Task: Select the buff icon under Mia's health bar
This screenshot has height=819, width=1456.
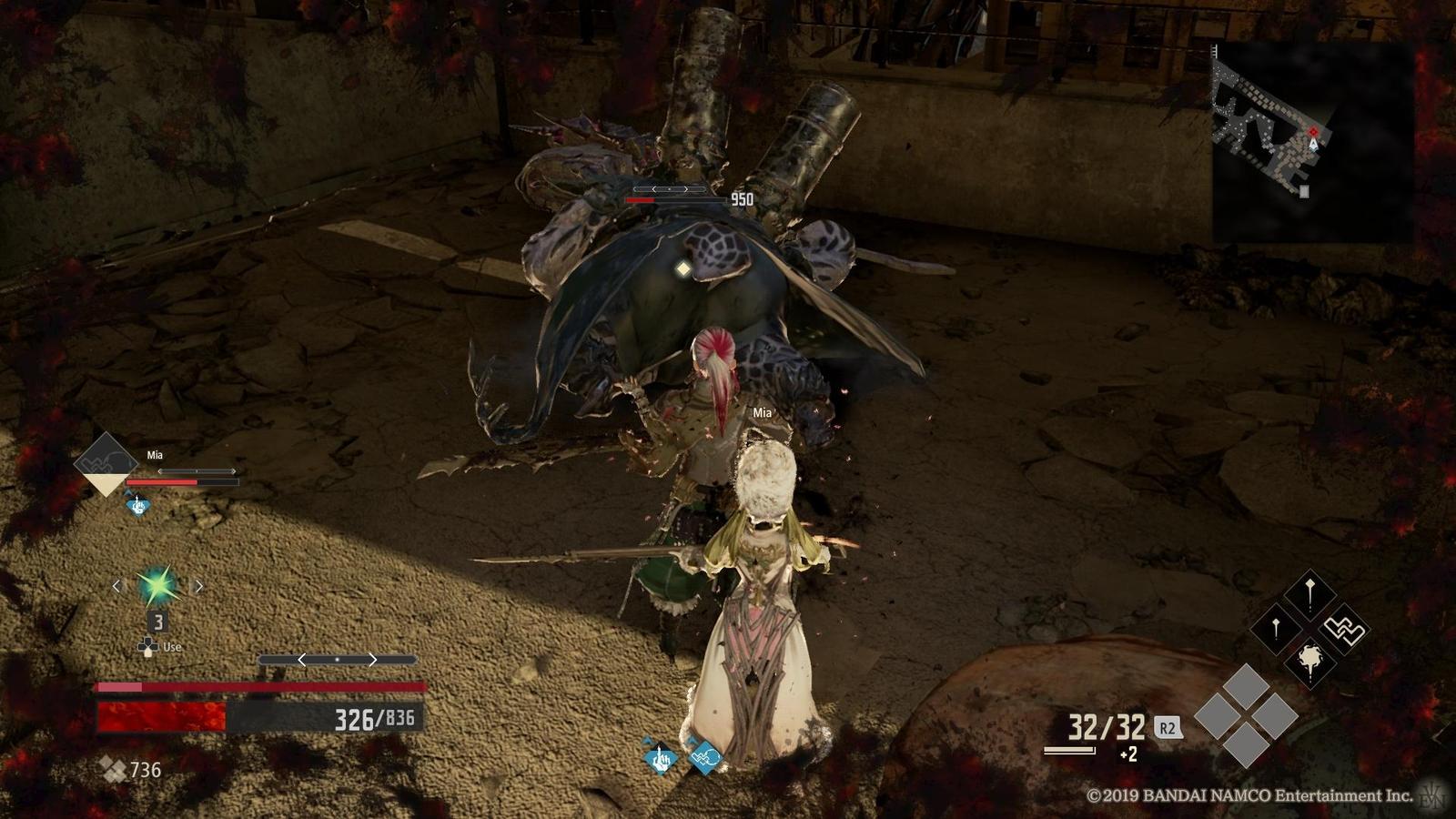Action: 137,505
